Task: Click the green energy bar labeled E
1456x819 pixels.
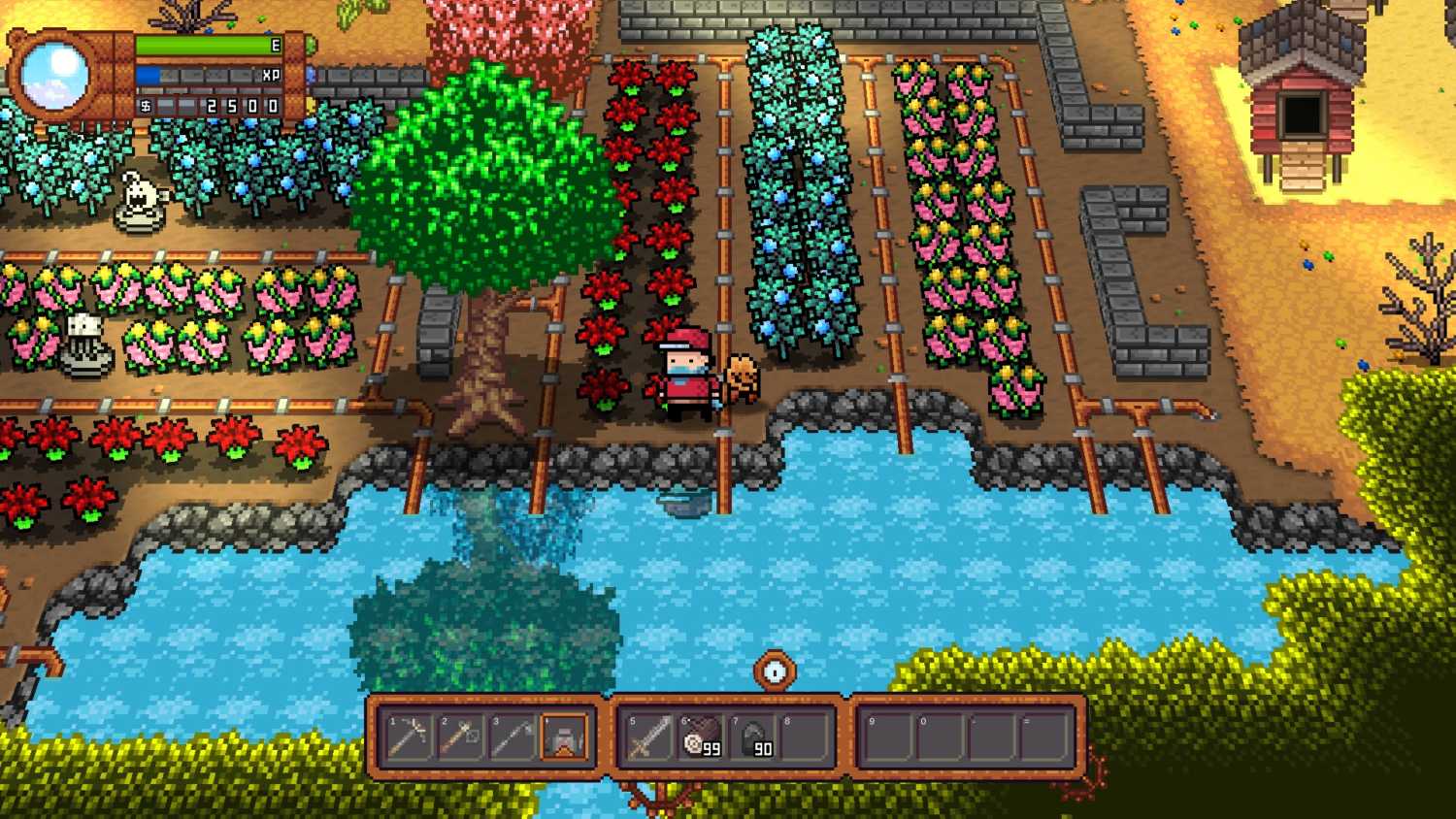Action: (x=209, y=44)
